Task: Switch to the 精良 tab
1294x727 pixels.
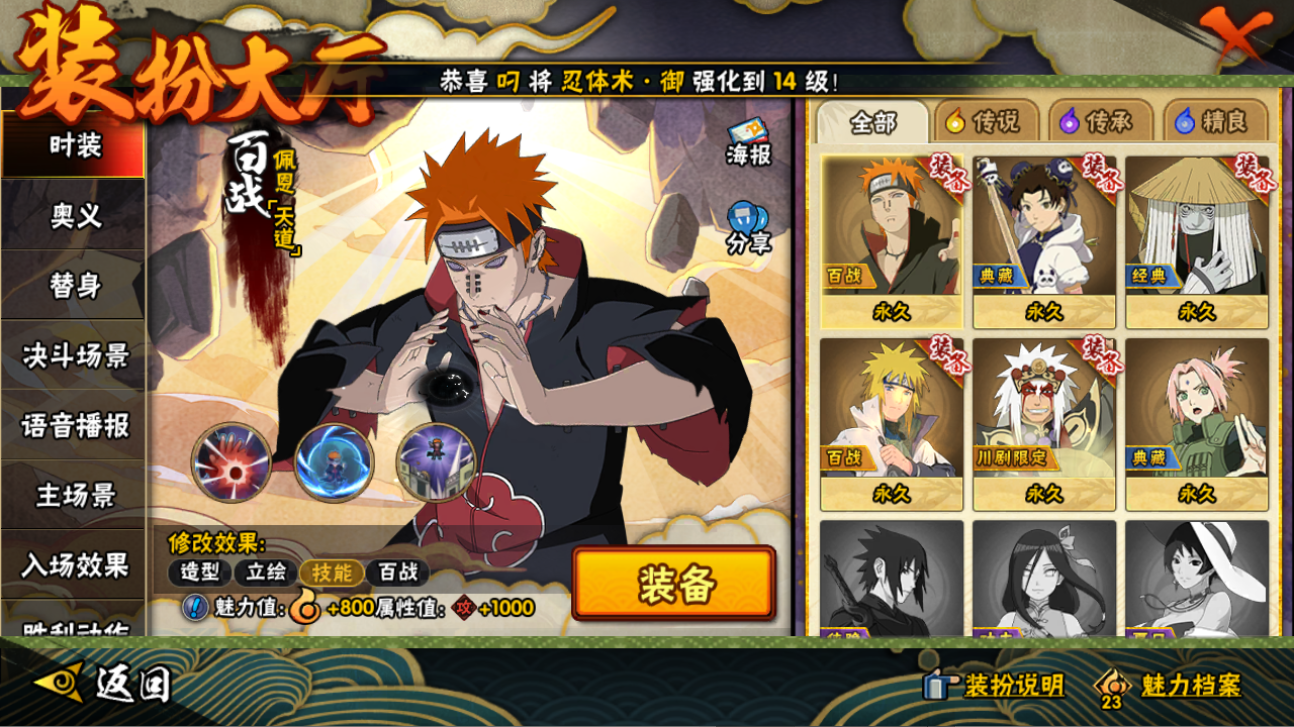Action: pyautogui.click(x=1213, y=122)
